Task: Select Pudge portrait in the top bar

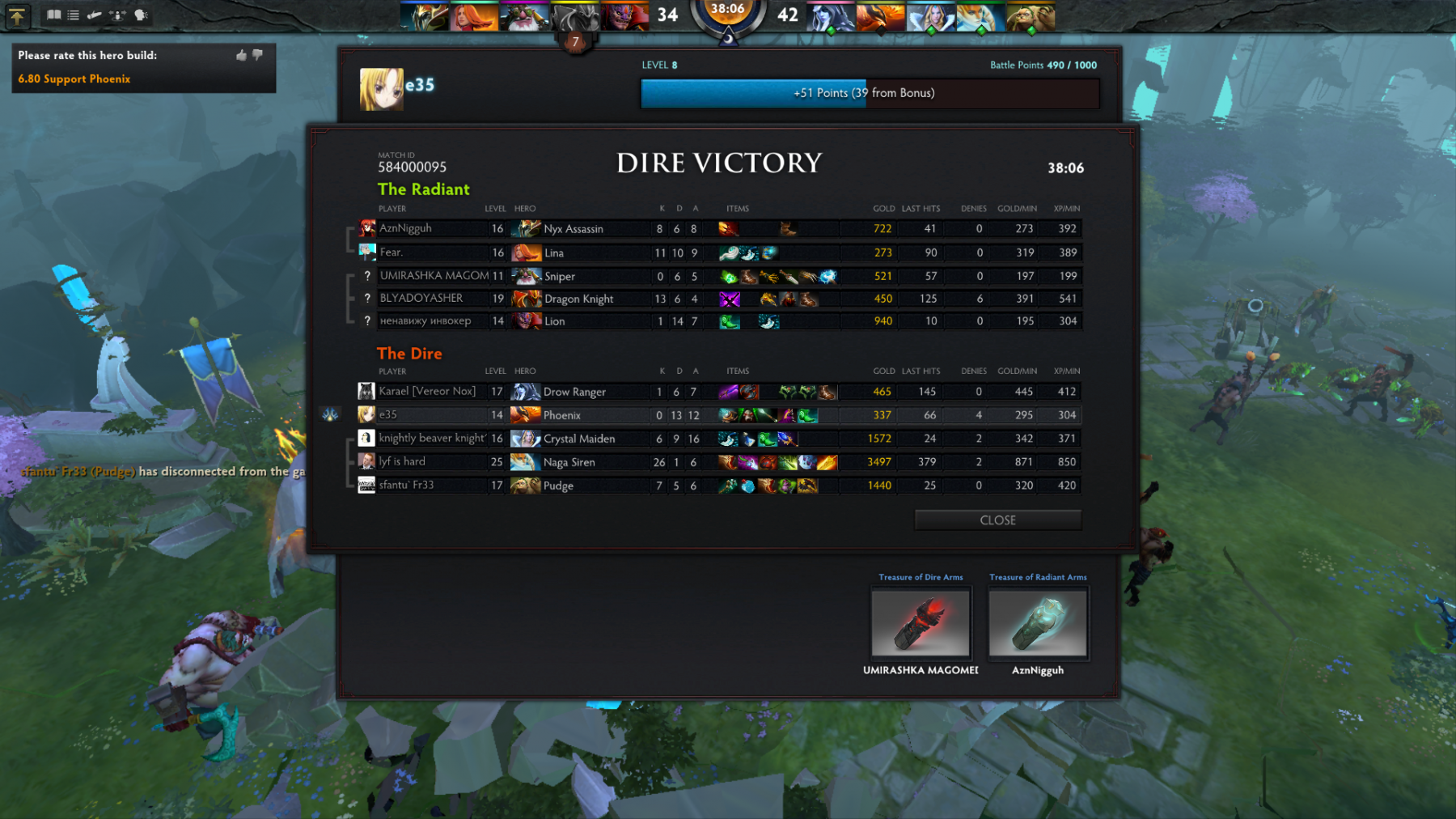Action: [1031, 16]
